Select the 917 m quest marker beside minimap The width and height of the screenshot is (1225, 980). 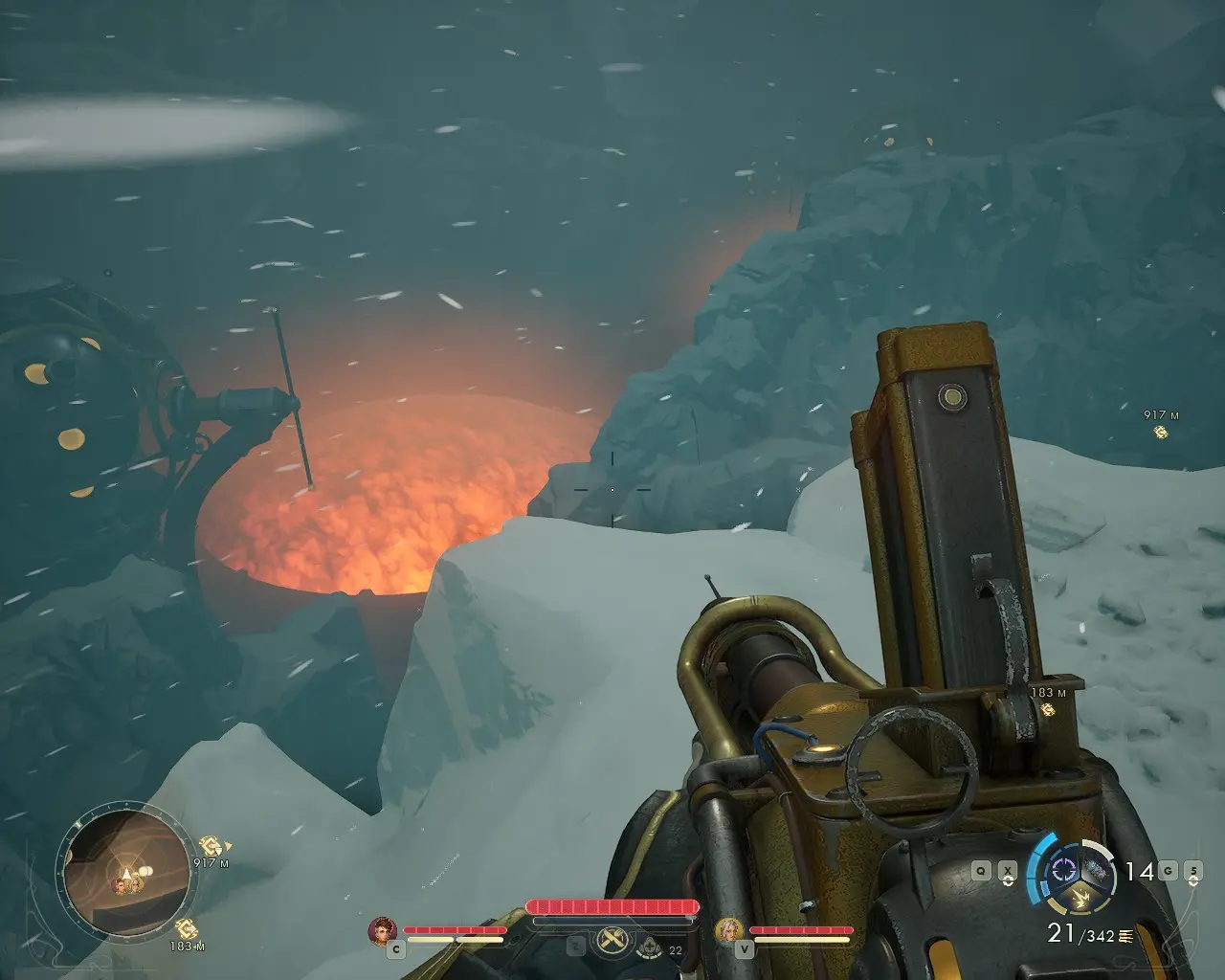pyautogui.click(x=211, y=846)
